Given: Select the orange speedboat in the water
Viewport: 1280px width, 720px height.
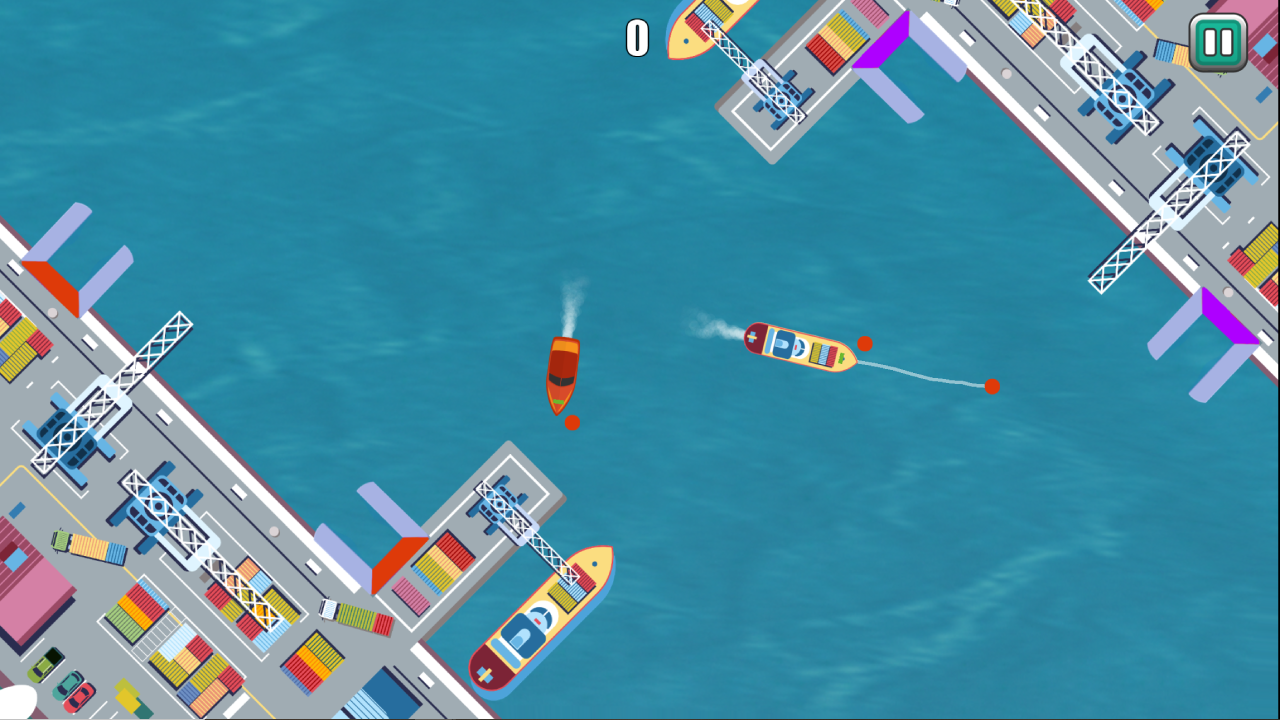Looking at the screenshot, I should click(565, 375).
